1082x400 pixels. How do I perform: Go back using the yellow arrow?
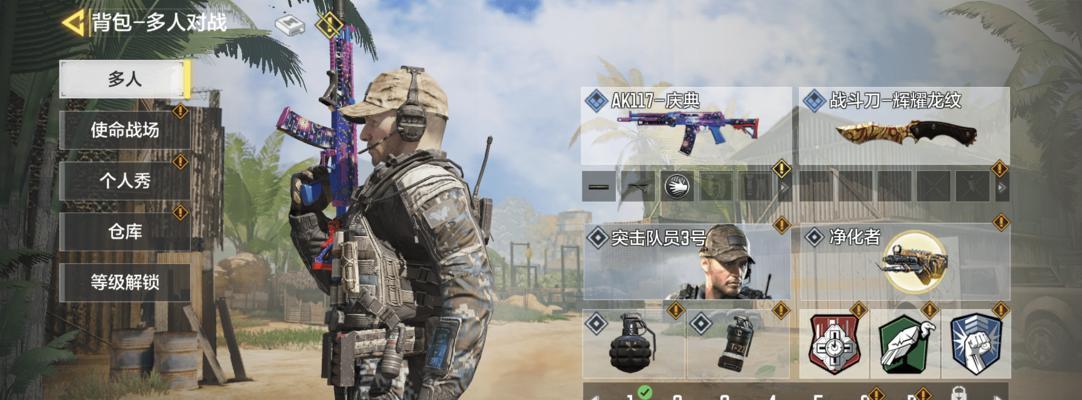point(72,22)
